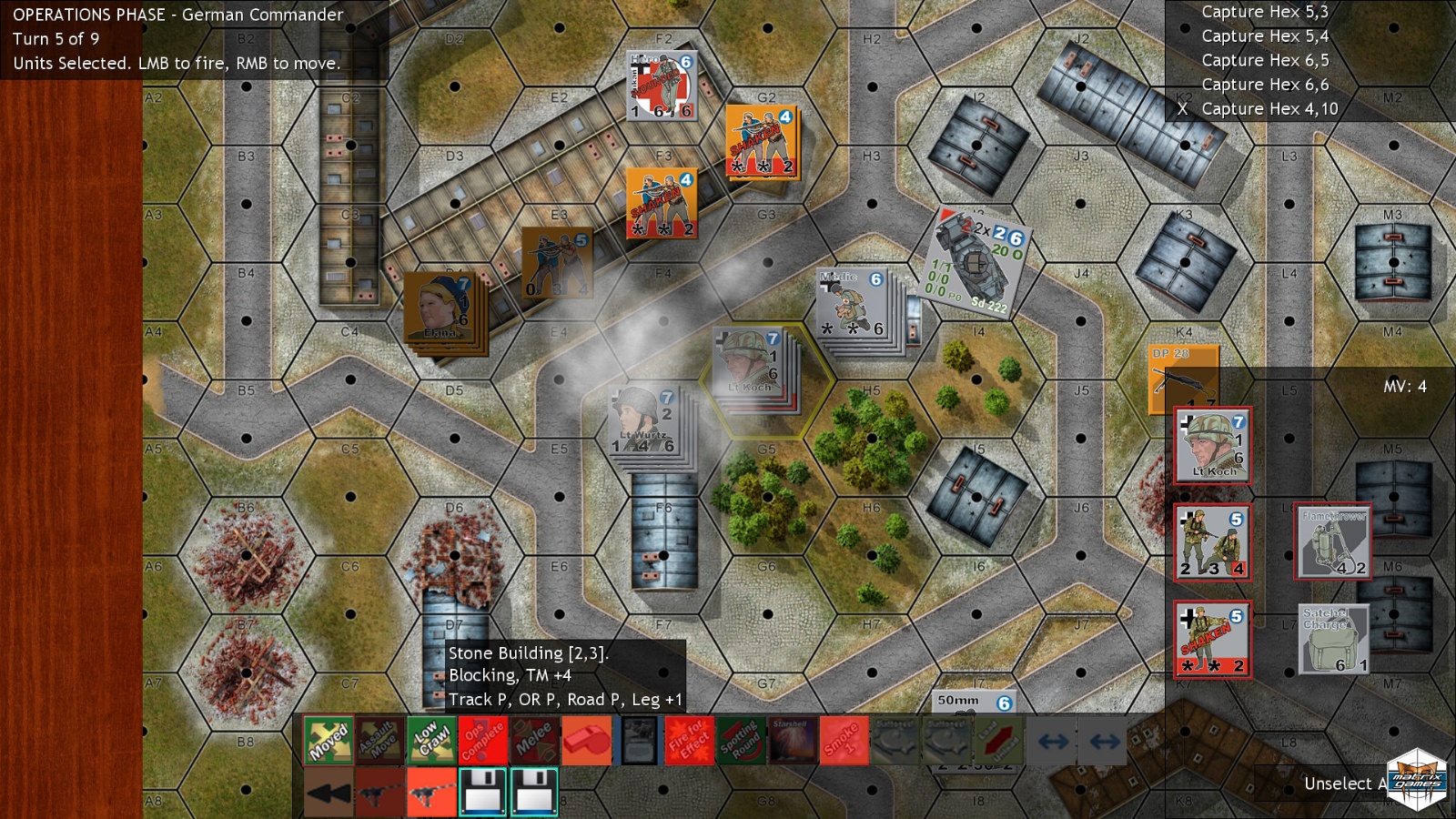Image resolution: width=1456 pixels, height=819 pixels.
Task: Click the Moved action button
Action: coord(328,740)
